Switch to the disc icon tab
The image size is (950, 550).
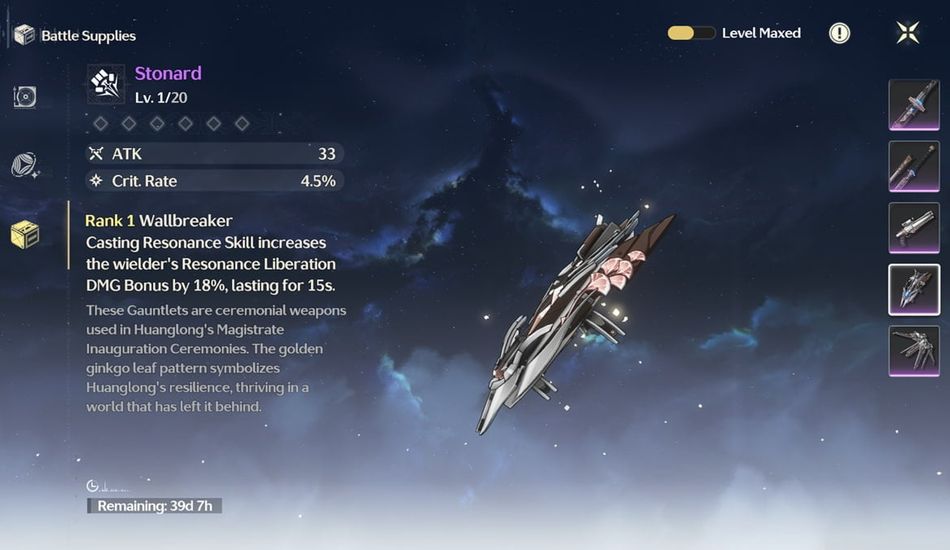(25, 97)
